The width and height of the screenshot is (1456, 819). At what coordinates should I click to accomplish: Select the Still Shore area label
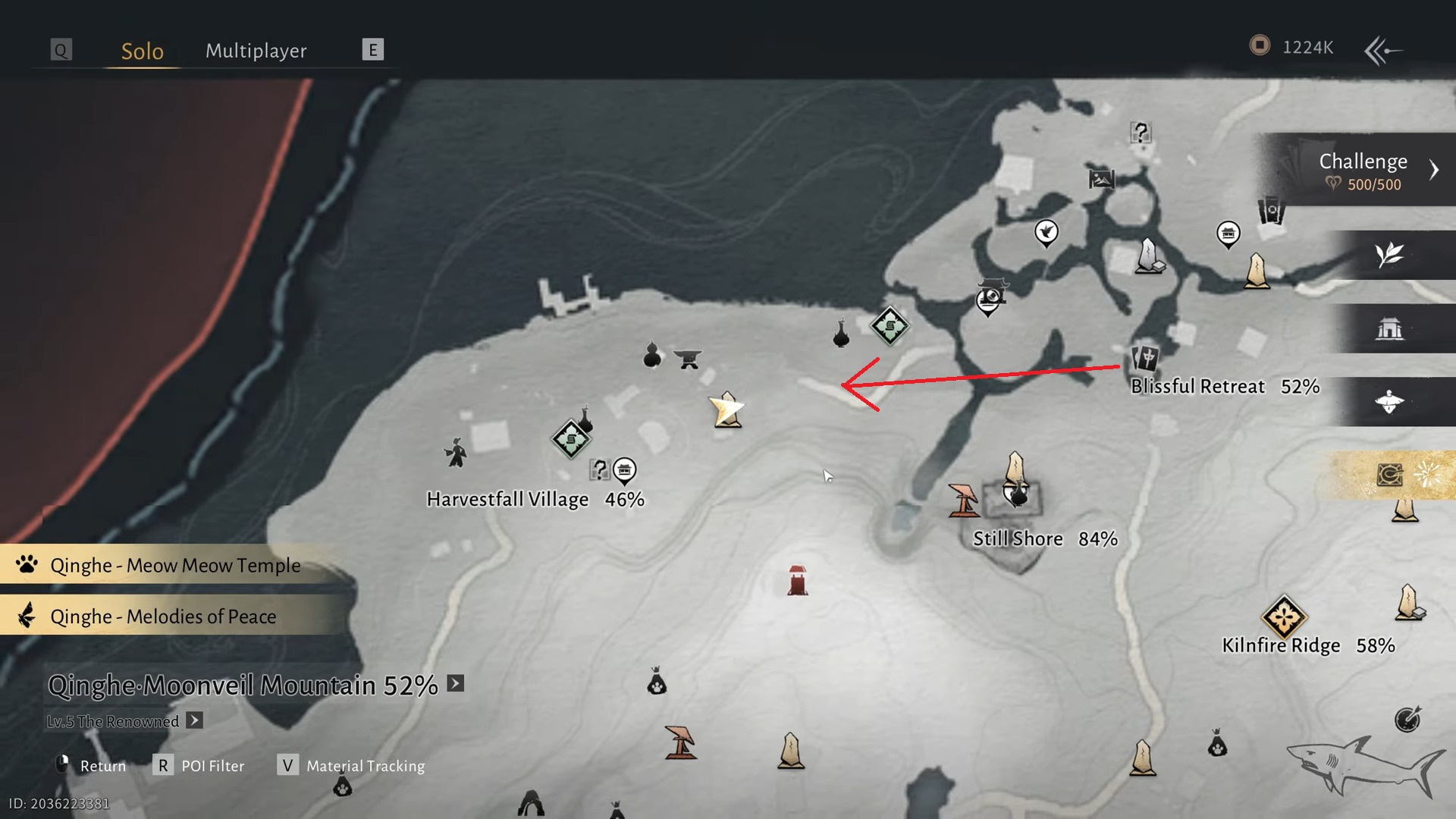pyautogui.click(x=1018, y=539)
